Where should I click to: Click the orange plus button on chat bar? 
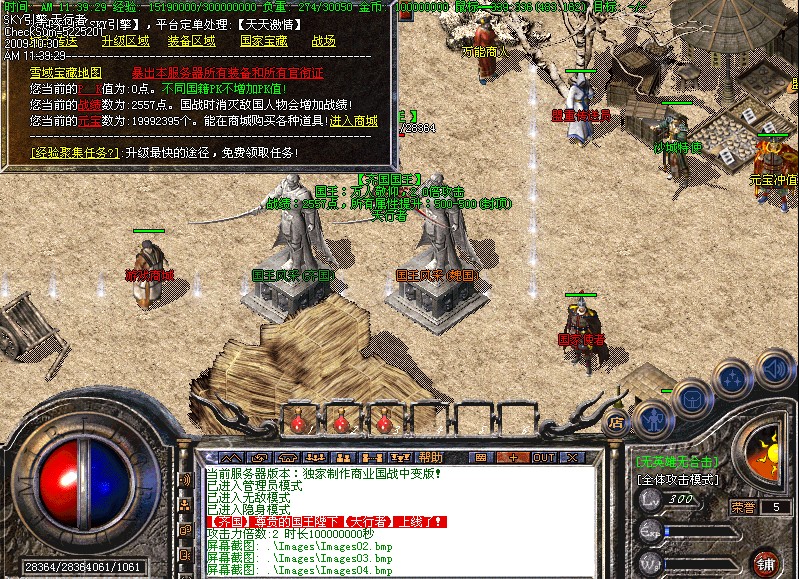pyautogui.click(x=514, y=457)
